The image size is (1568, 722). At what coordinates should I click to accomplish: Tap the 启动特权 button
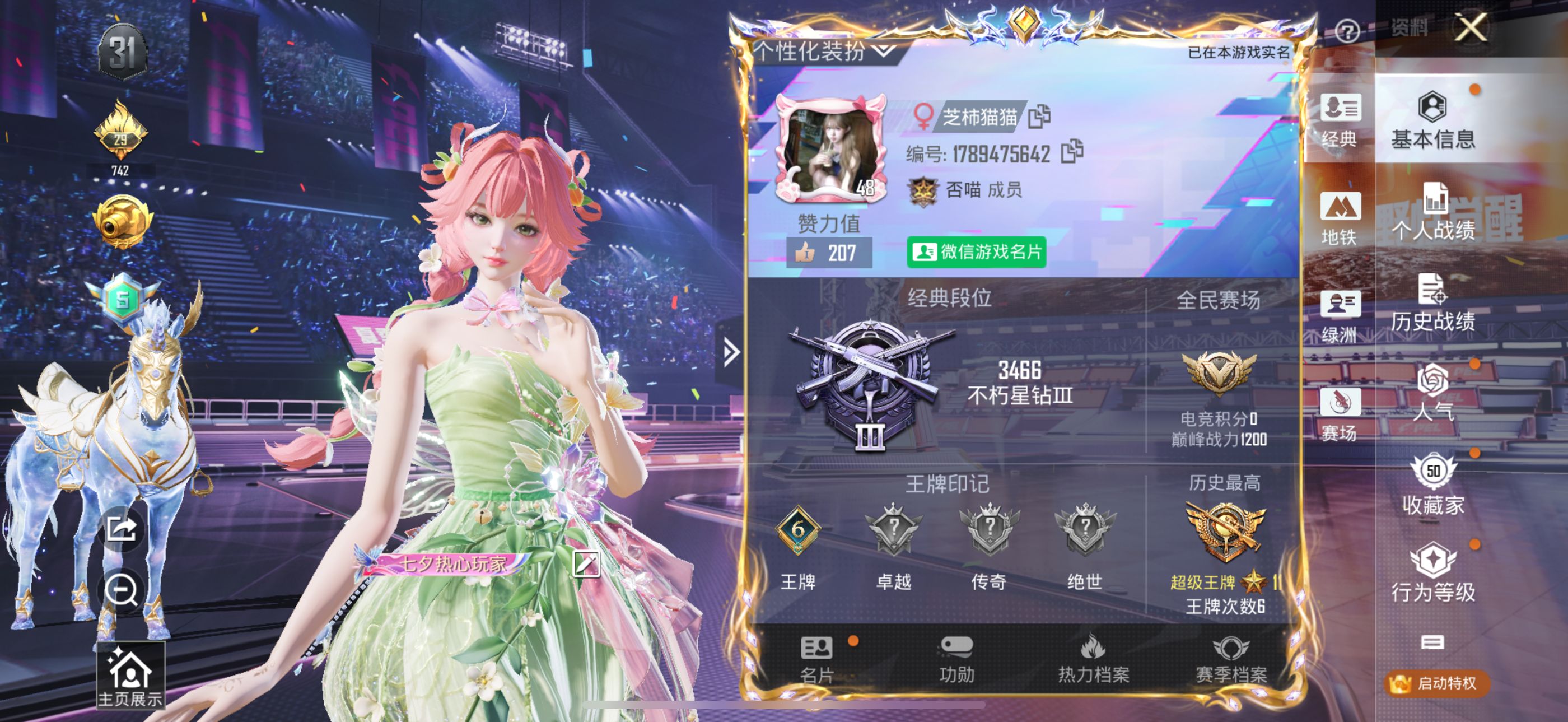[1437, 683]
